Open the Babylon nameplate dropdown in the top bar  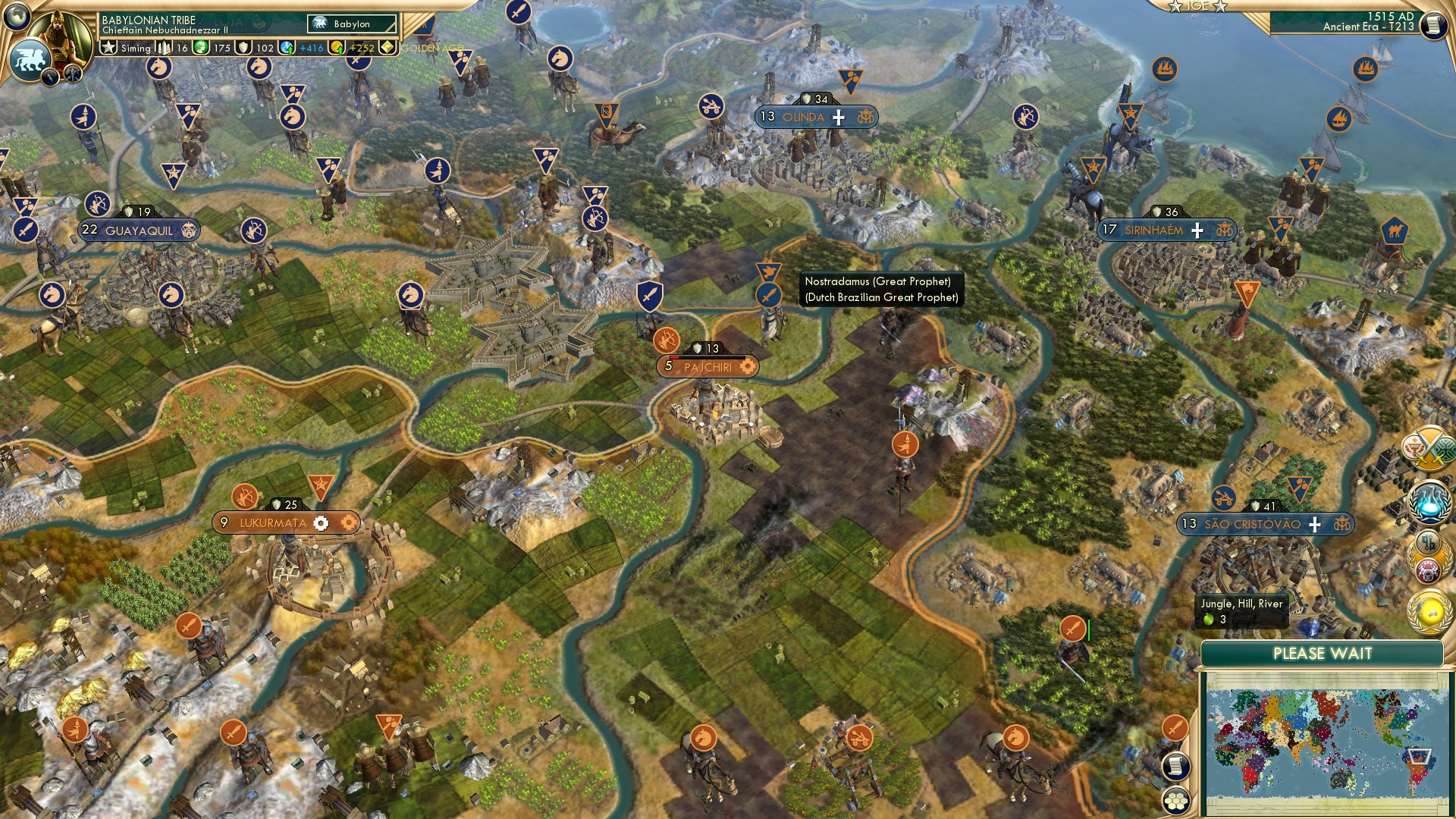353,24
